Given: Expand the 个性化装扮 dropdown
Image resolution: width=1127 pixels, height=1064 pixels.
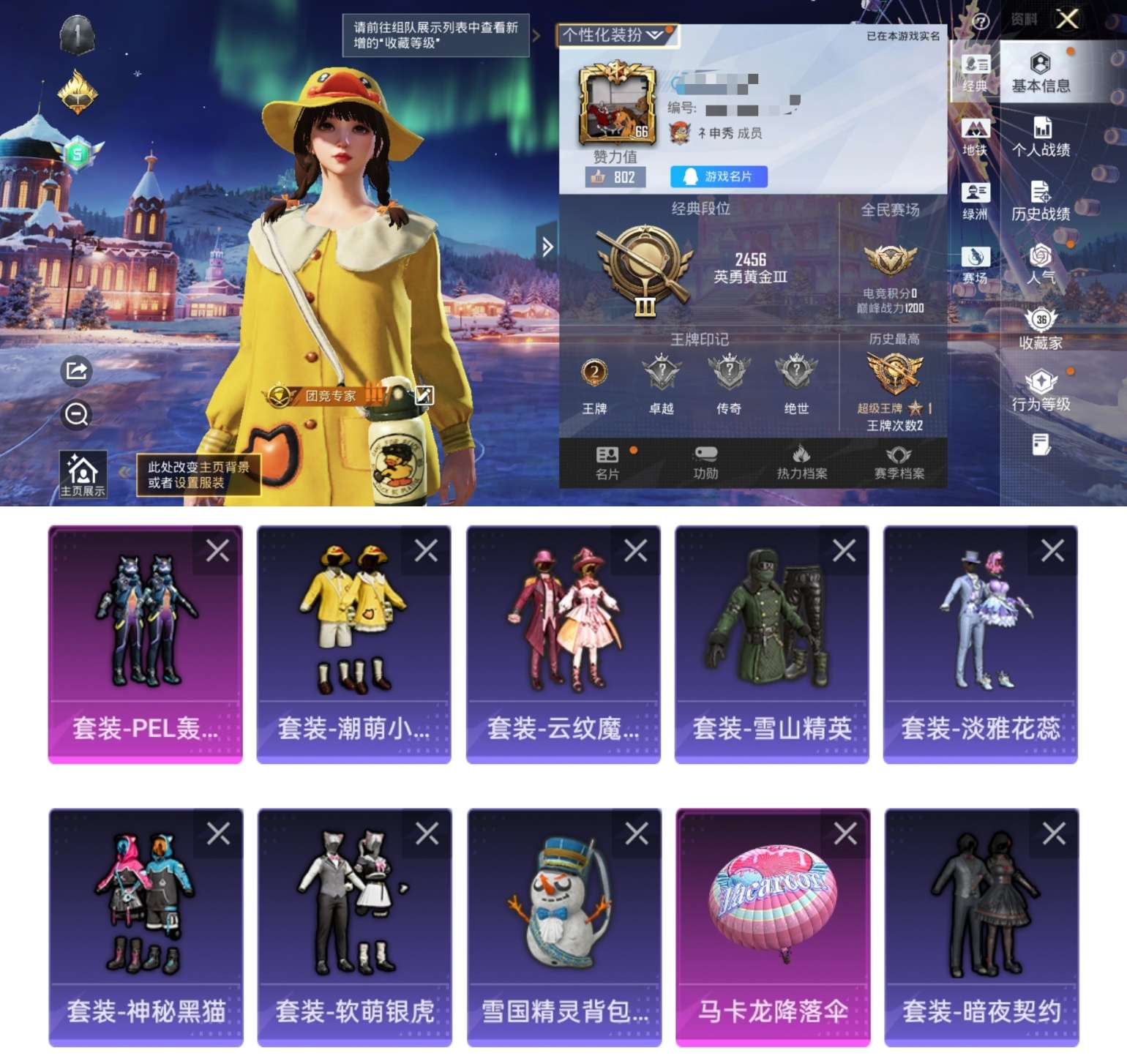Looking at the screenshot, I should coord(617,32).
